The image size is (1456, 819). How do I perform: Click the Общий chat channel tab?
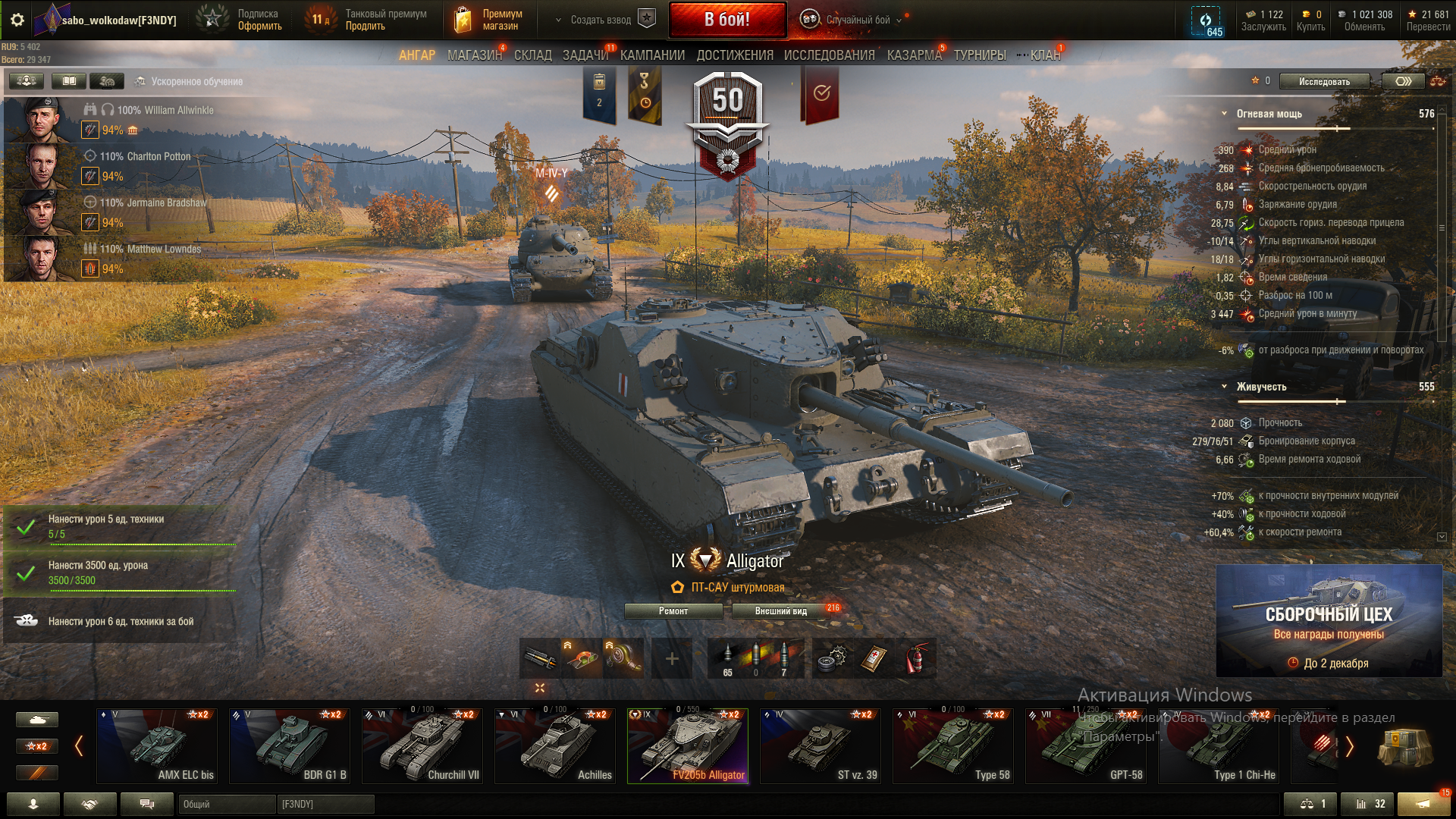click(x=226, y=804)
